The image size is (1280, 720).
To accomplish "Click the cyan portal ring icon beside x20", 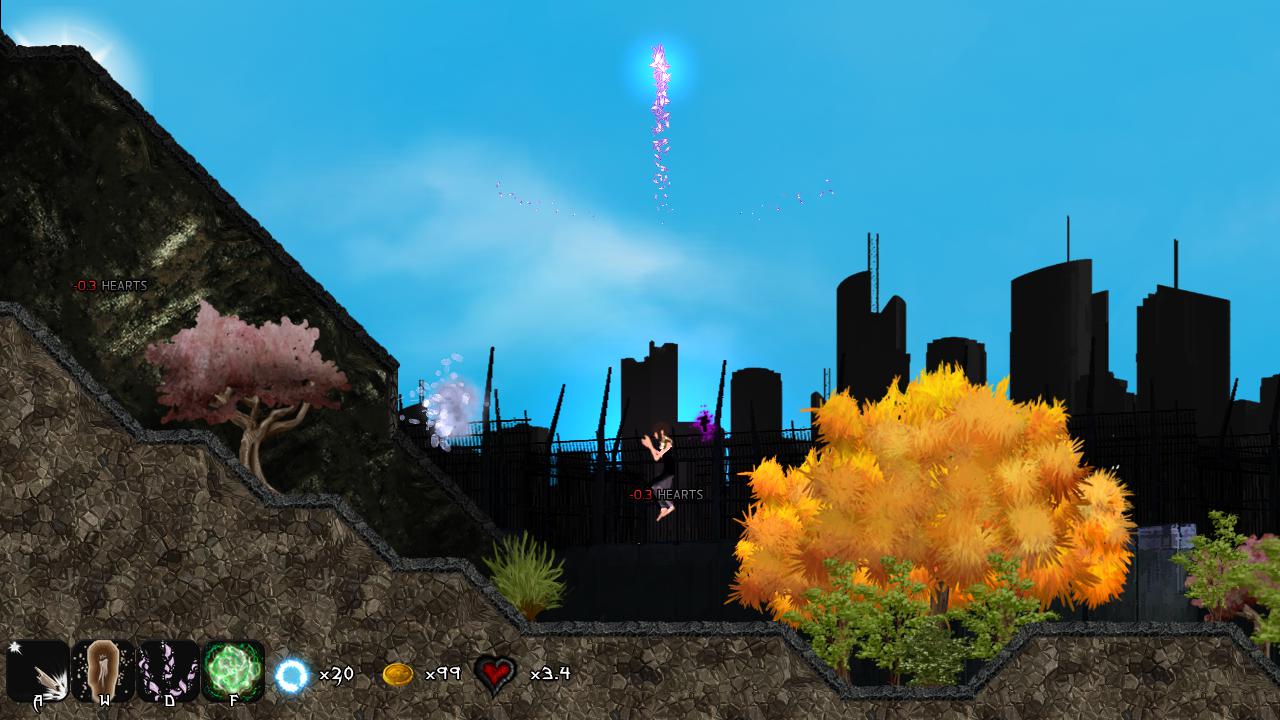I will coord(291,674).
